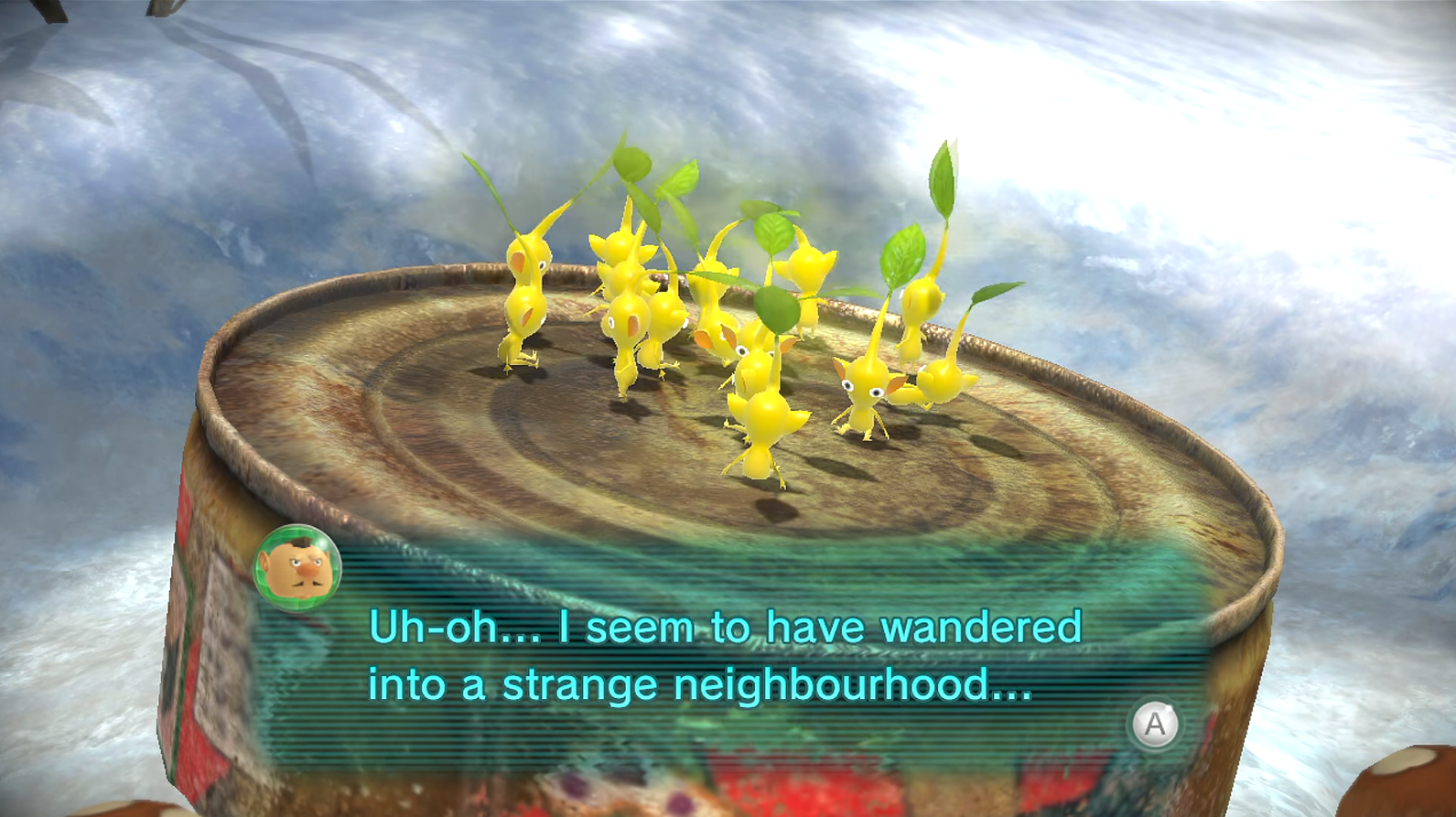1456x817 pixels.
Task: Click the Yellow Pikmin with visible ears
Action: coord(865,393)
